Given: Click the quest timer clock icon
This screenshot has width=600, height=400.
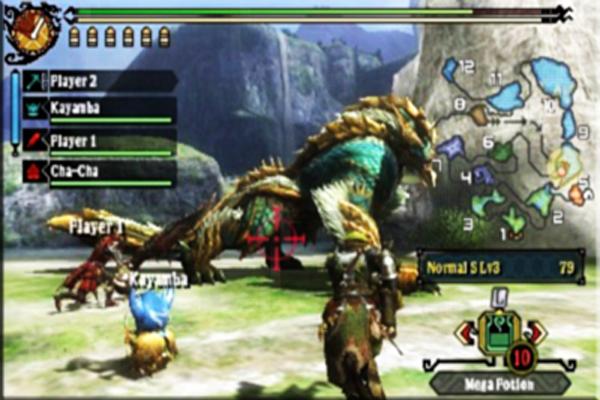Looking at the screenshot, I should (x=32, y=32).
